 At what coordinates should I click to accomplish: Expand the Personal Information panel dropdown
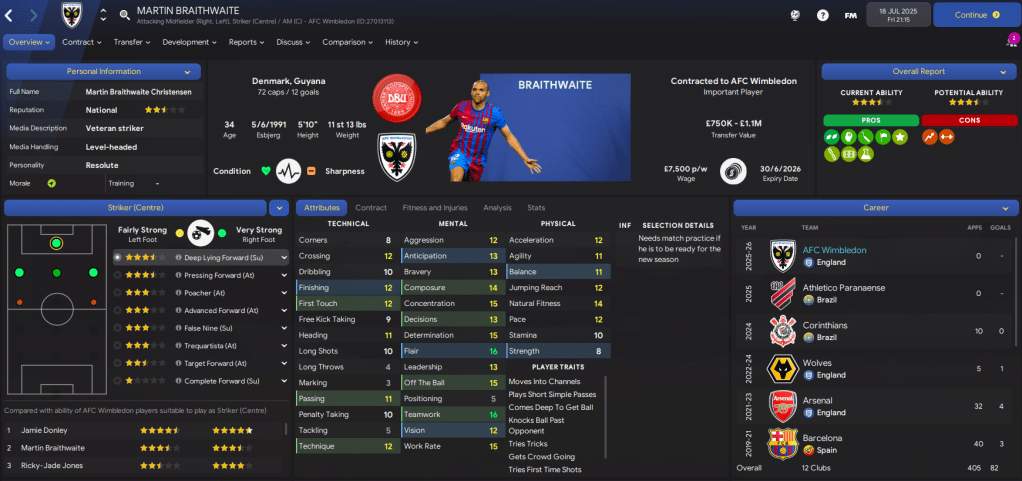pos(187,72)
